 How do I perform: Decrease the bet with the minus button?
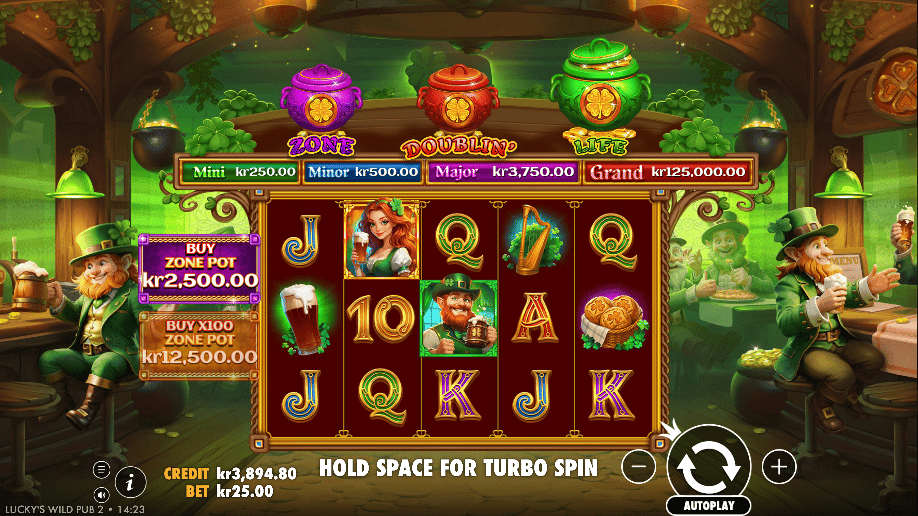[x=642, y=465]
